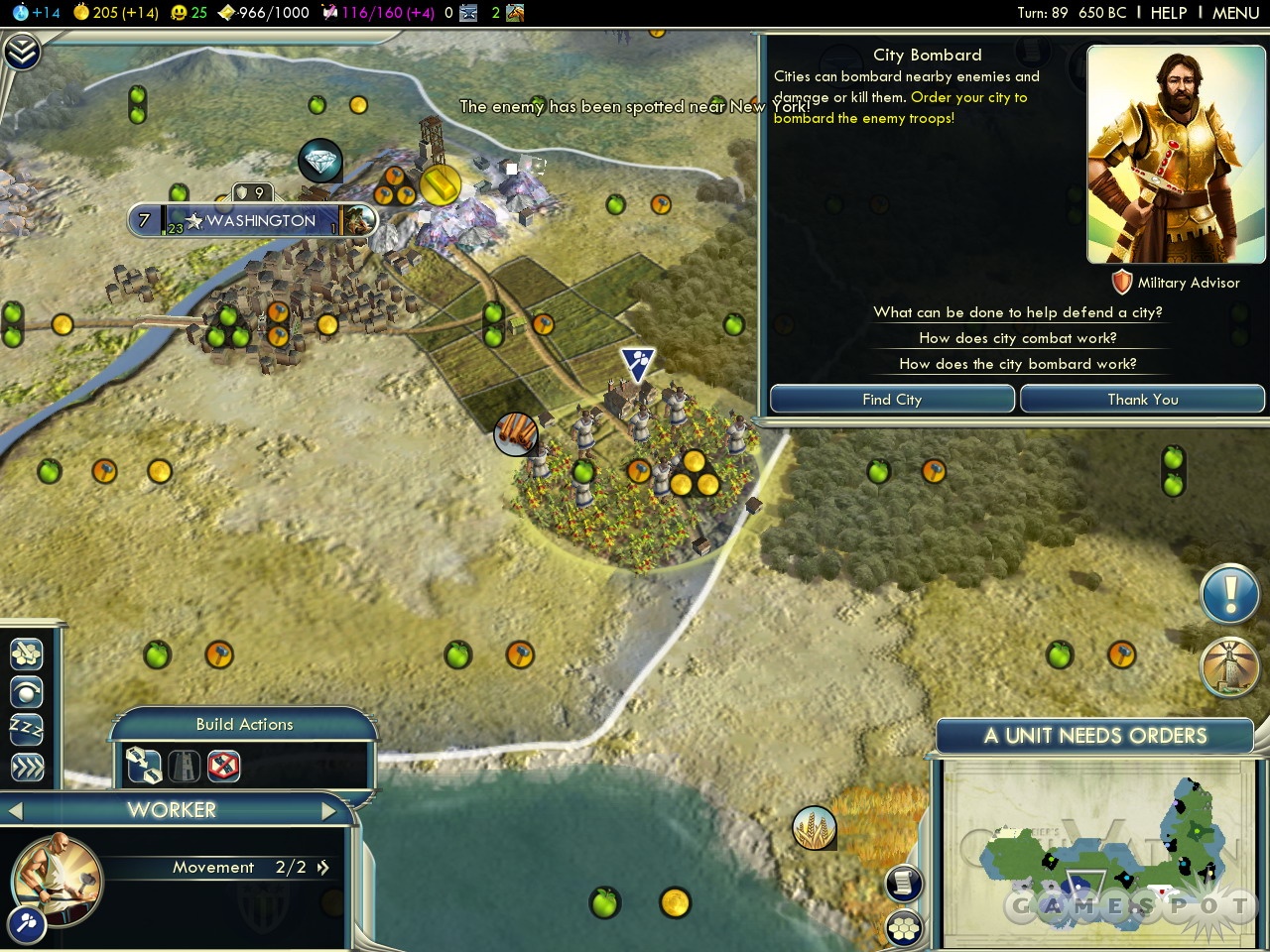Ask how the city bombard works
This screenshot has height=952, width=1270.
pos(1017,364)
